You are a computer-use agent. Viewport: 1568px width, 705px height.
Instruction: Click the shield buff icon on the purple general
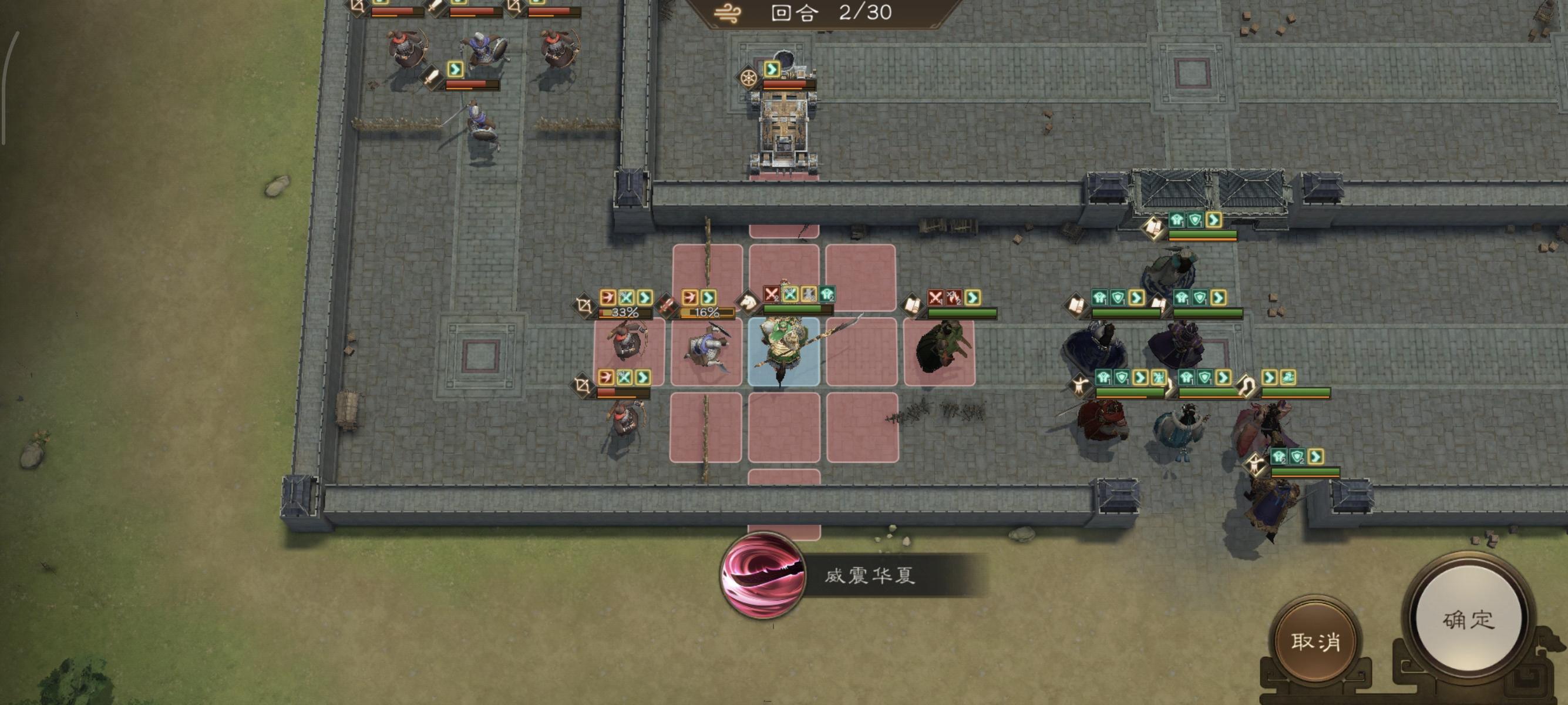(x=1200, y=298)
